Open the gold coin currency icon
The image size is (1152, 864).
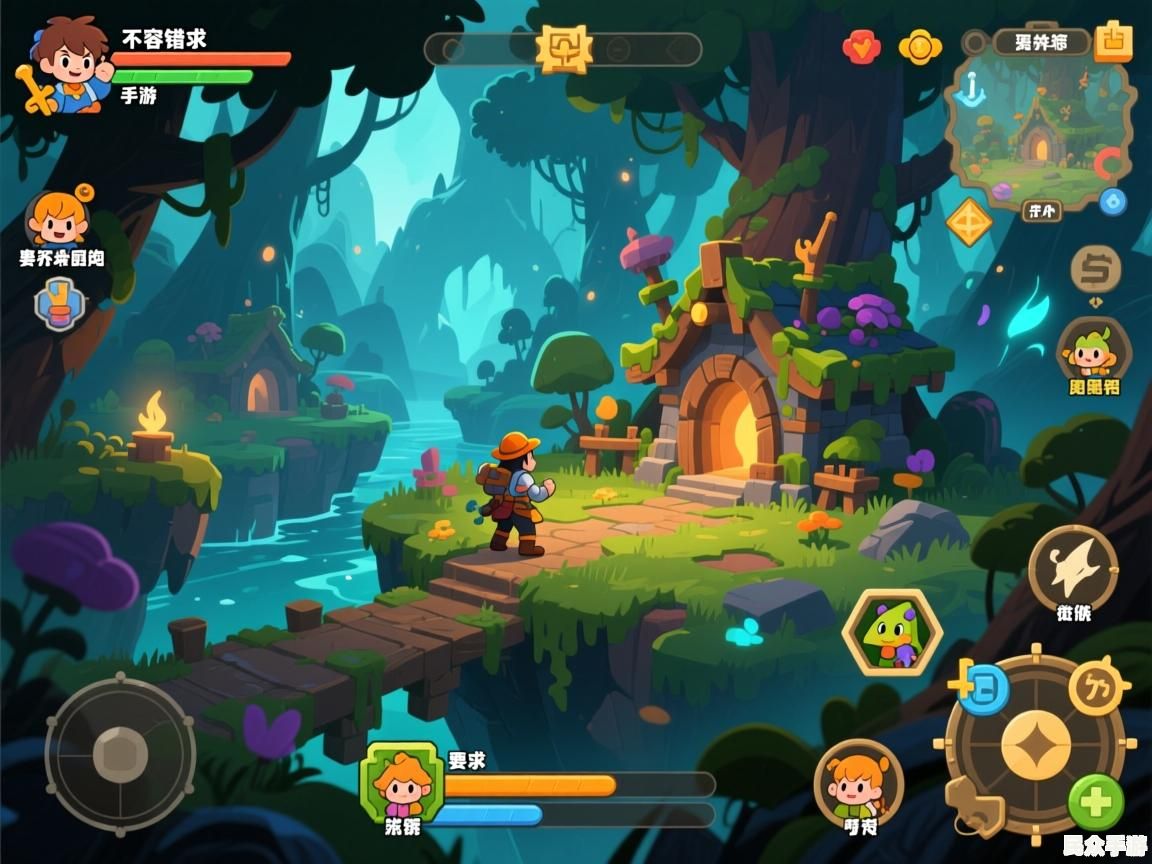(920, 47)
